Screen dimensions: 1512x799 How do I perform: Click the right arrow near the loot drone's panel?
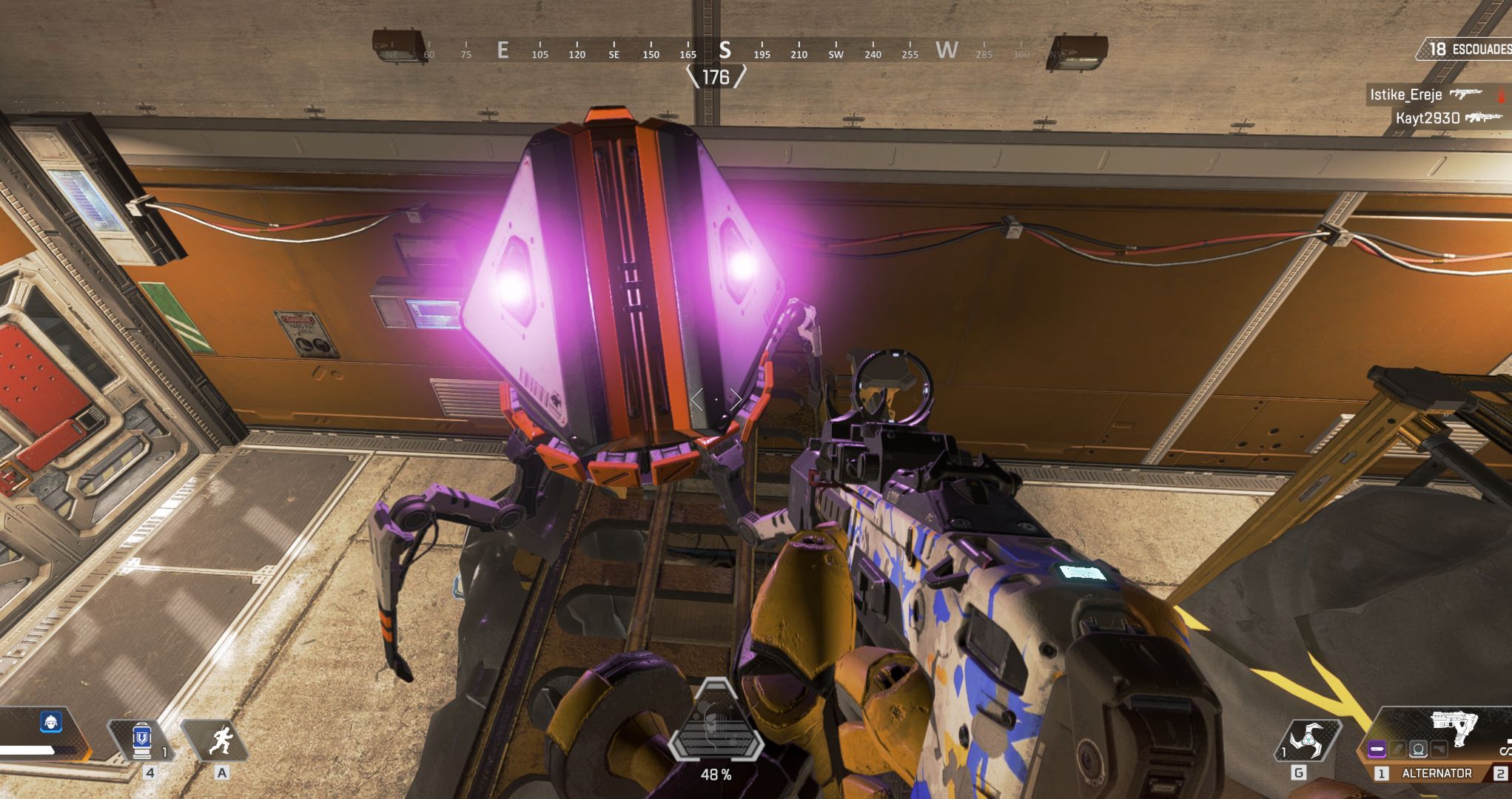[738, 400]
